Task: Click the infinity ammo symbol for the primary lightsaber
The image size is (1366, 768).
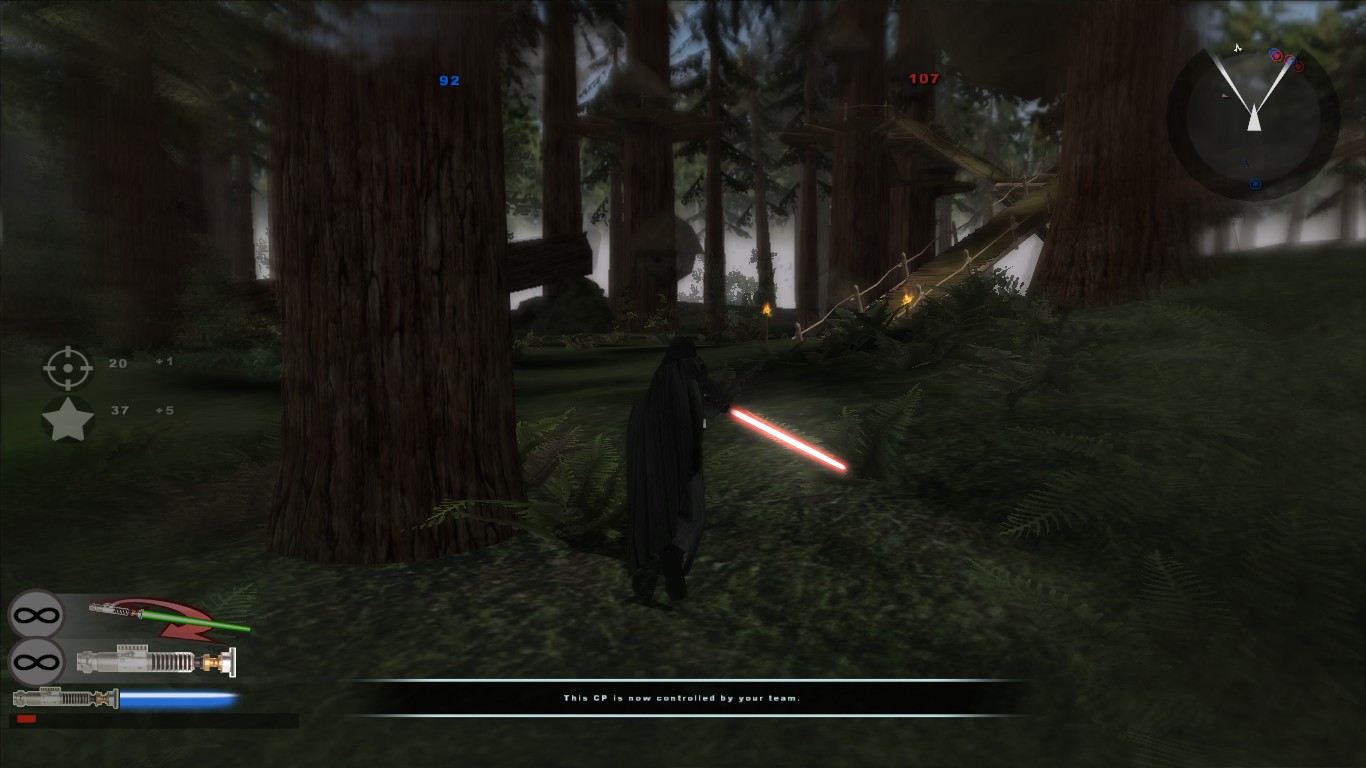Action: (x=34, y=661)
